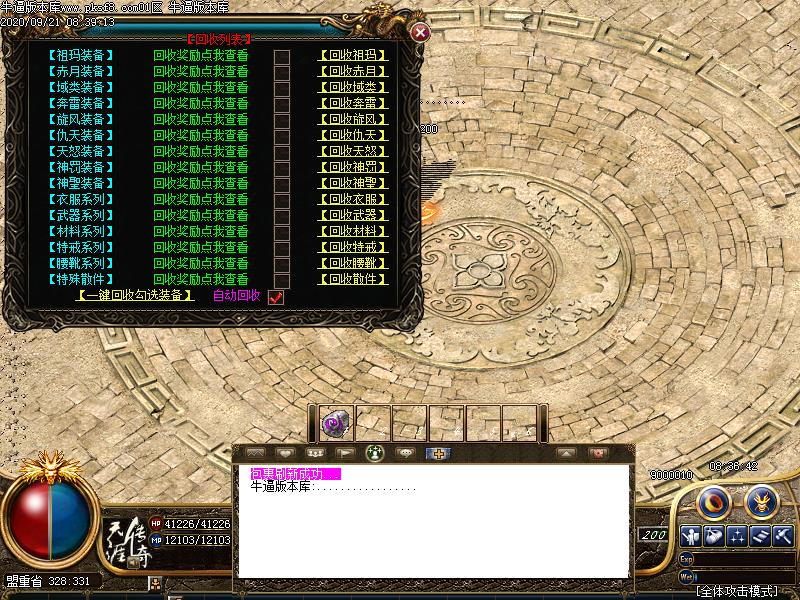Open the 天怒装备 category entry
800x600 pixels.
coord(80,152)
